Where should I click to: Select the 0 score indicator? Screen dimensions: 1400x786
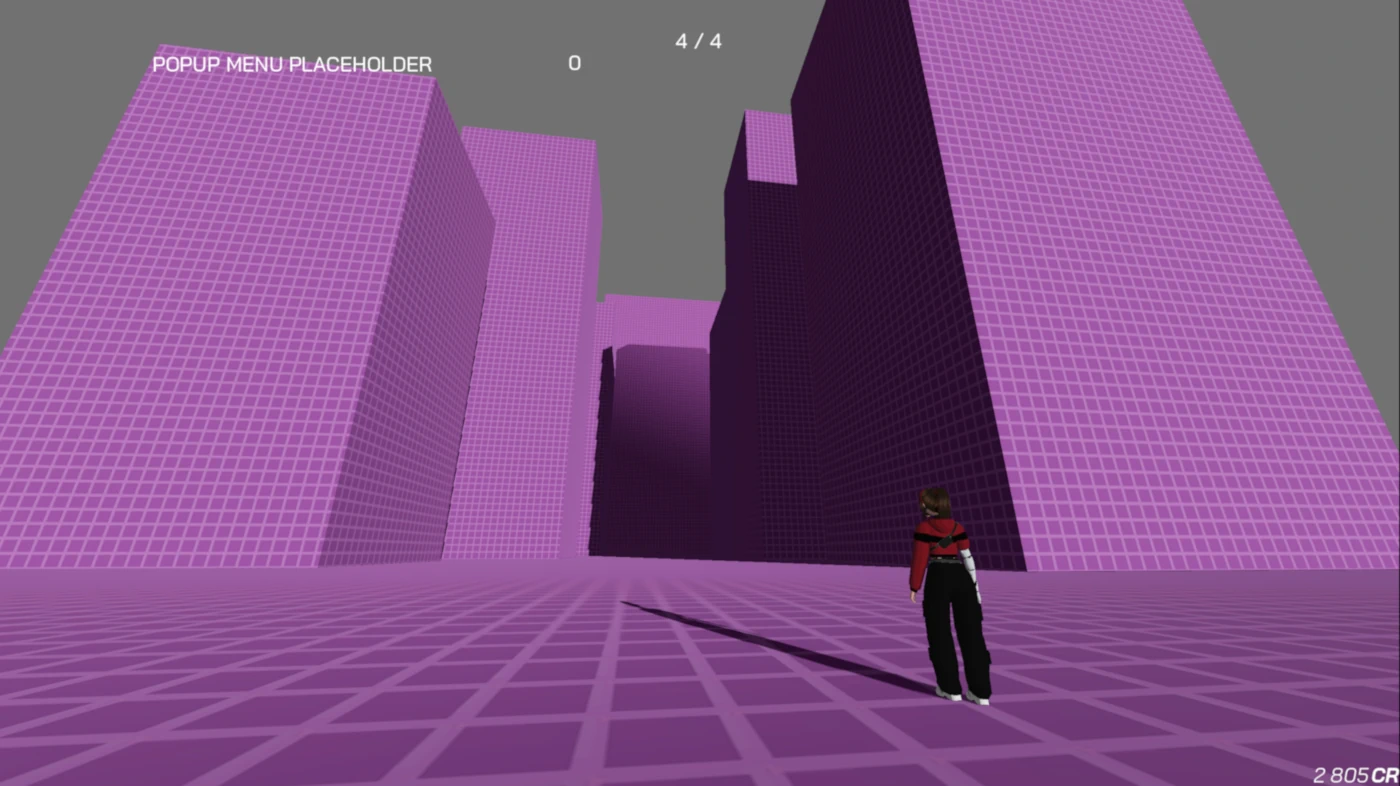575,62
